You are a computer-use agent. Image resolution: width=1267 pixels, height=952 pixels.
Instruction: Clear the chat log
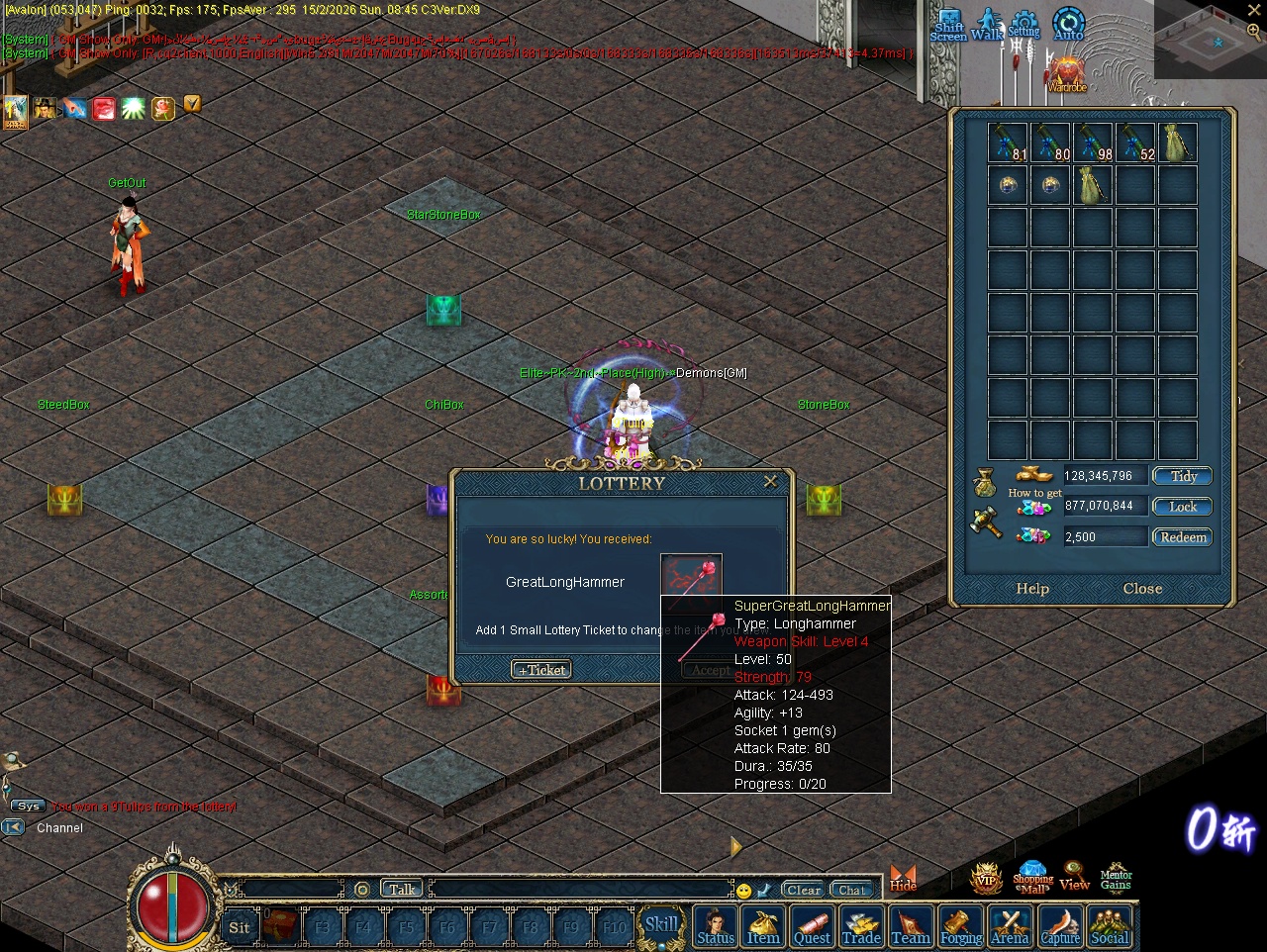point(803,890)
